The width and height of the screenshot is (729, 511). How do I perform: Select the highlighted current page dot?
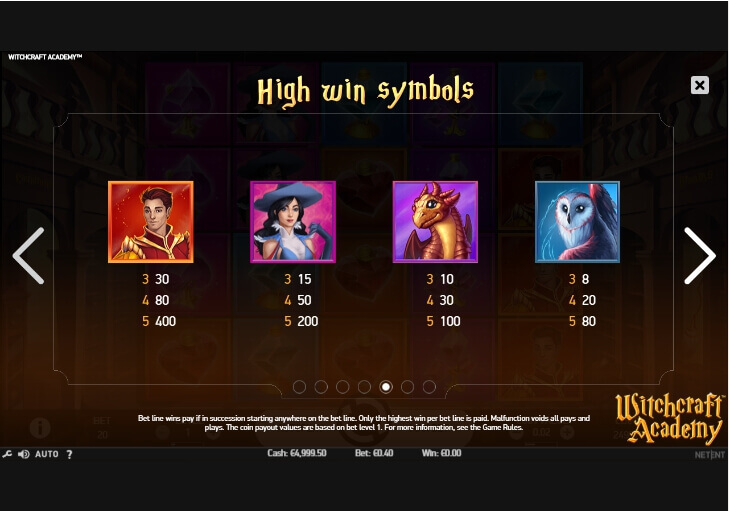tap(386, 387)
